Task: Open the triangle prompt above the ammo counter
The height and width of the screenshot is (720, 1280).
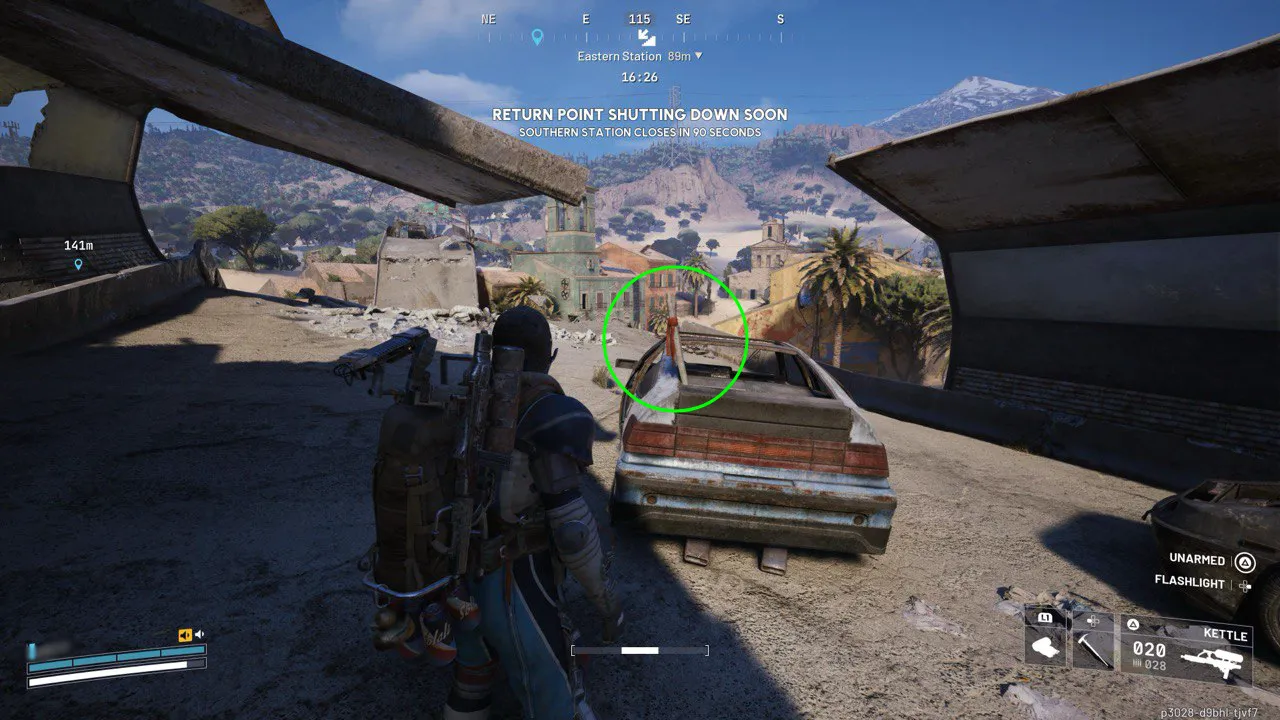Action: point(1133,624)
